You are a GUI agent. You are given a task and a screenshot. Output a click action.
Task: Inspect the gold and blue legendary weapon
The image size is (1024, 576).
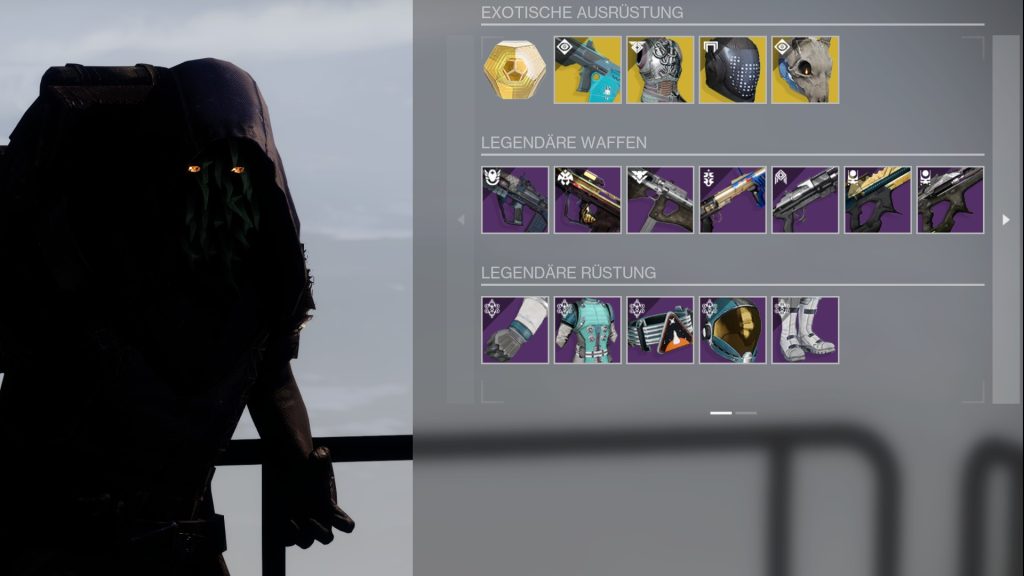click(x=733, y=200)
